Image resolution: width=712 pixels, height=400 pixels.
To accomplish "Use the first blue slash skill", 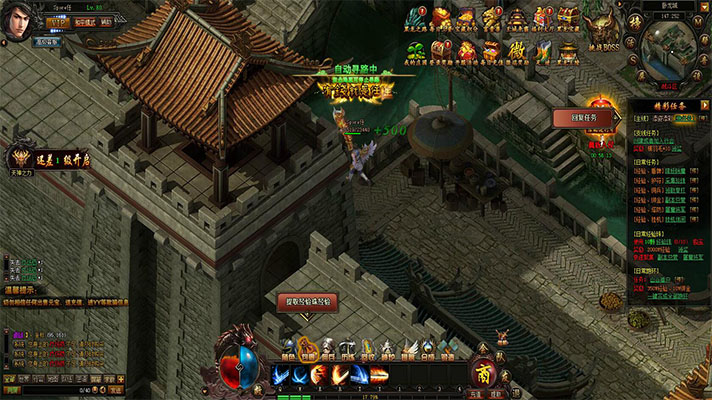I will tap(280, 375).
